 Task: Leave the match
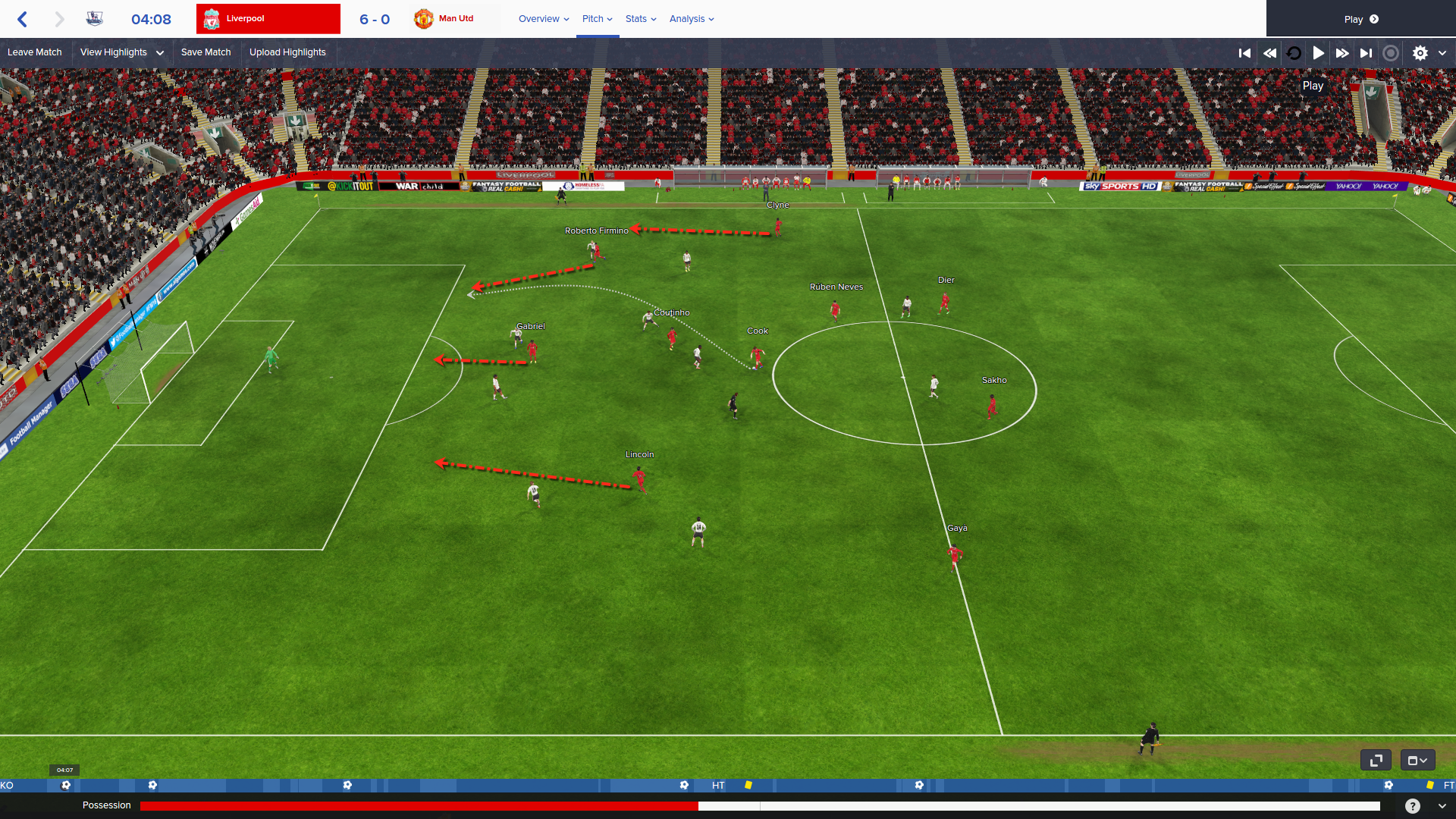tap(35, 52)
